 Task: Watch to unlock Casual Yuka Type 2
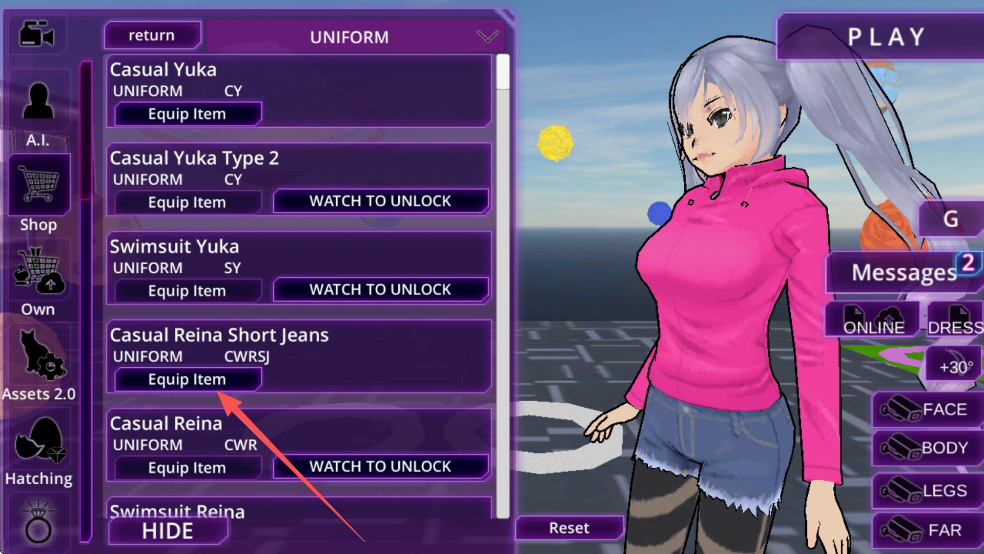[x=380, y=201]
